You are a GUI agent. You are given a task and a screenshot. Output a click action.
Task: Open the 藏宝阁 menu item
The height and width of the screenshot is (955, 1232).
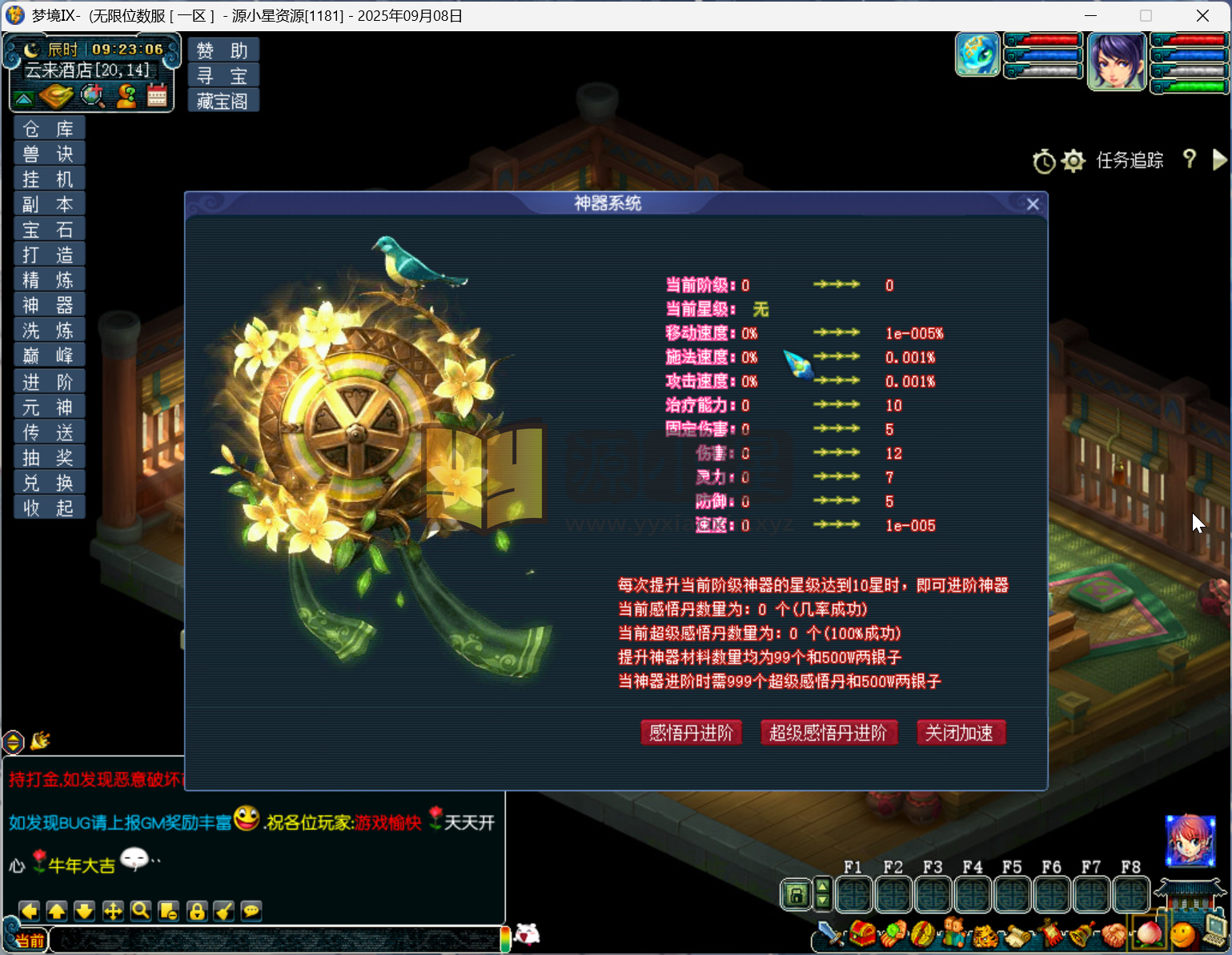(222, 101)
